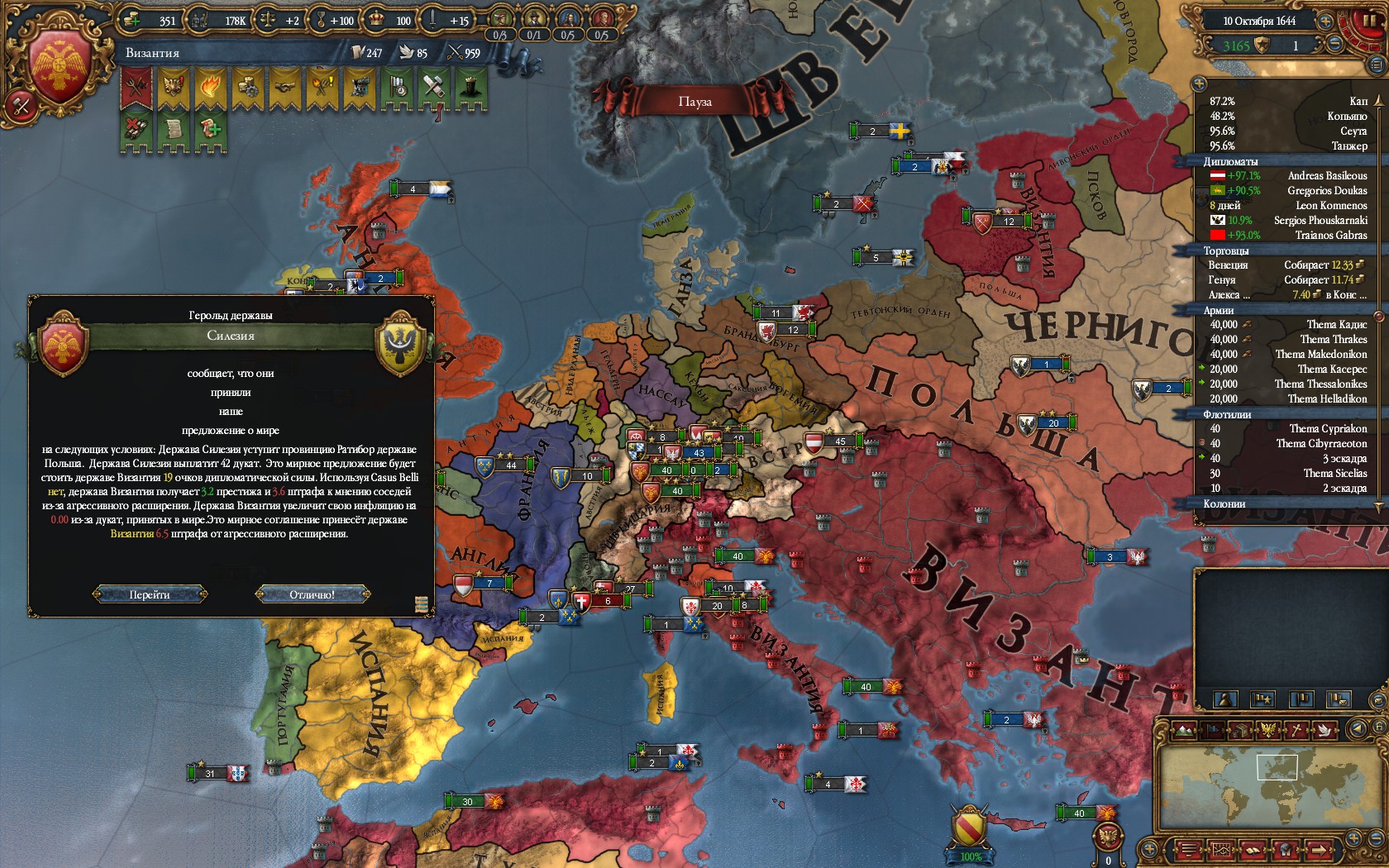Screen dimensions: 1389x868
Task: Decrease game speed with the minus button
Action: (x=1334, y=45)
